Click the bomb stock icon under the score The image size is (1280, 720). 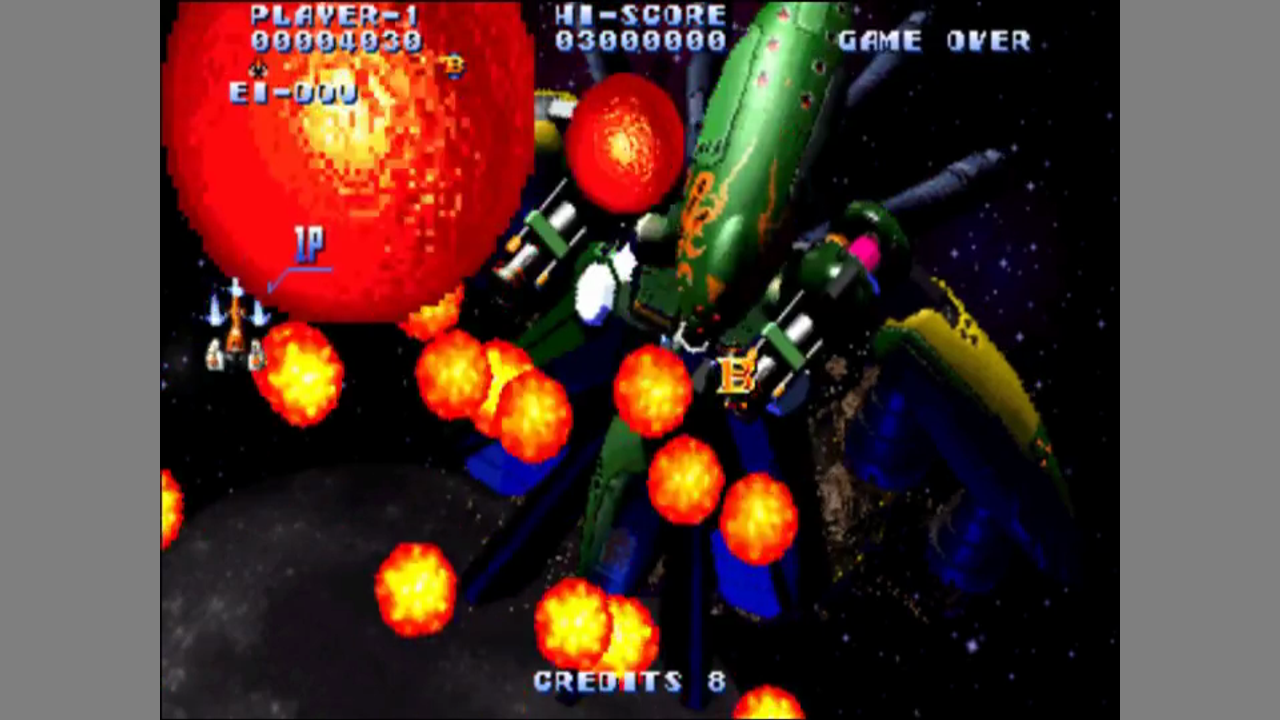coord(454,66)
